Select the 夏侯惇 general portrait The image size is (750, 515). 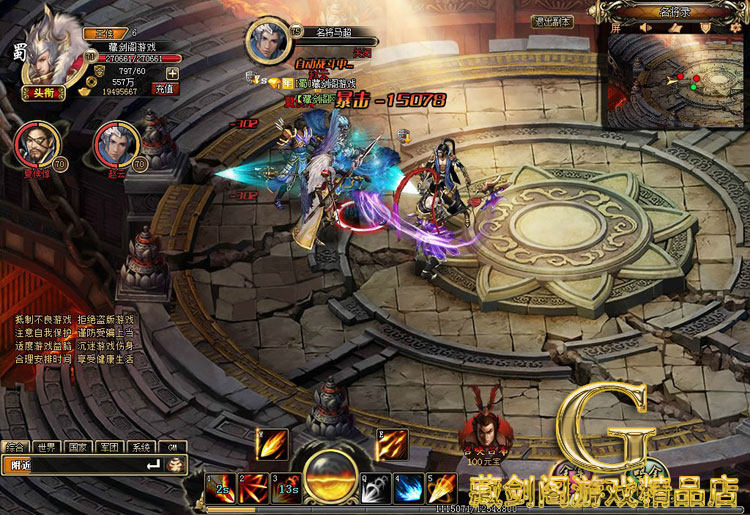pos(33,142)
